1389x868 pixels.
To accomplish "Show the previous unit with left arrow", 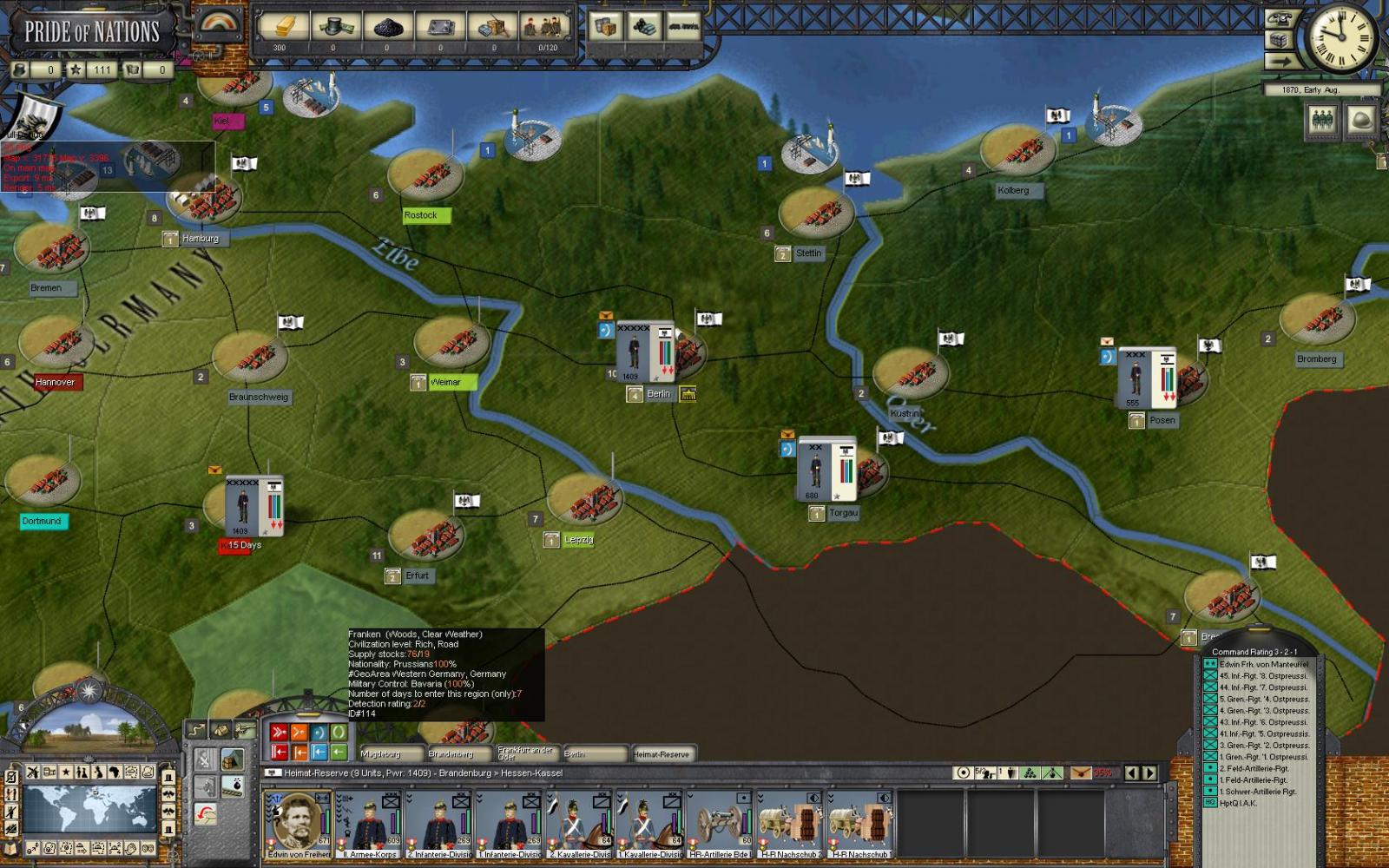I will [1132, 773].
